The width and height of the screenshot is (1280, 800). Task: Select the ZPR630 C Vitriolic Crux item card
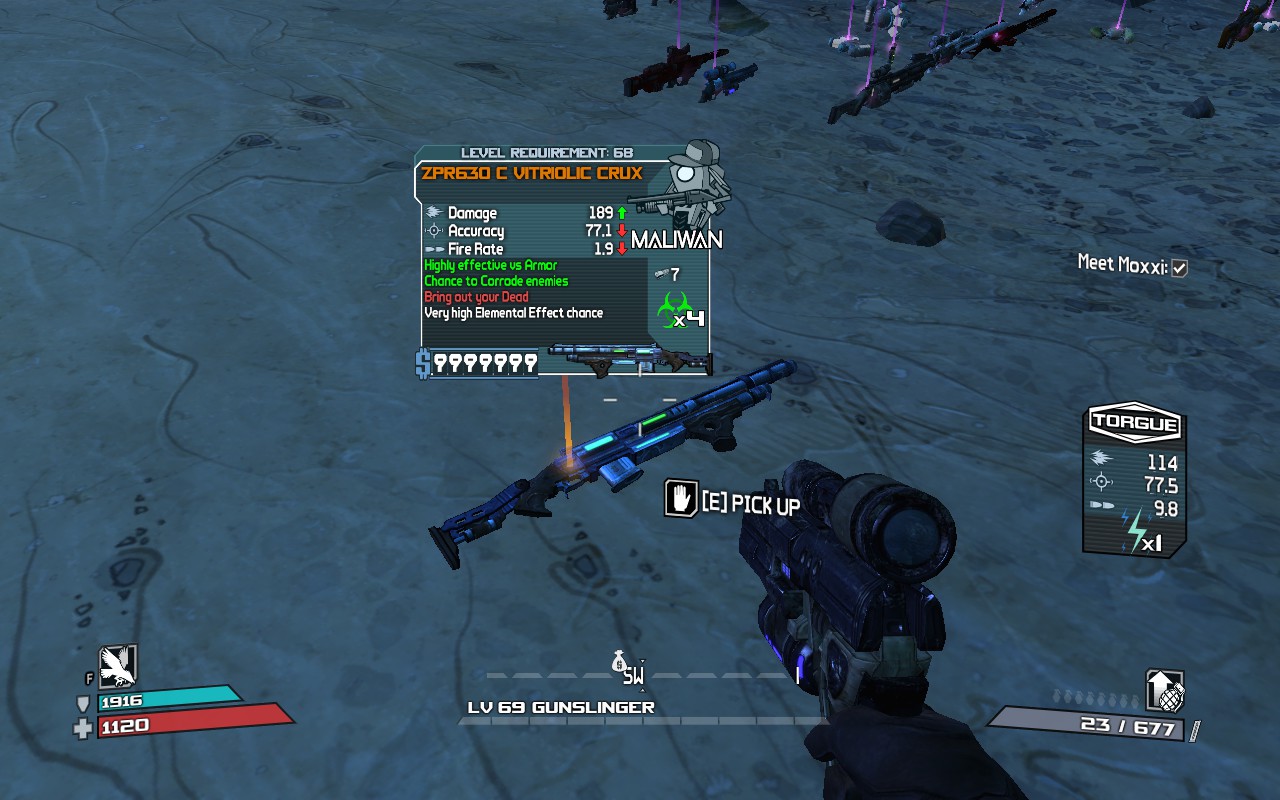(x=565, y=262)
